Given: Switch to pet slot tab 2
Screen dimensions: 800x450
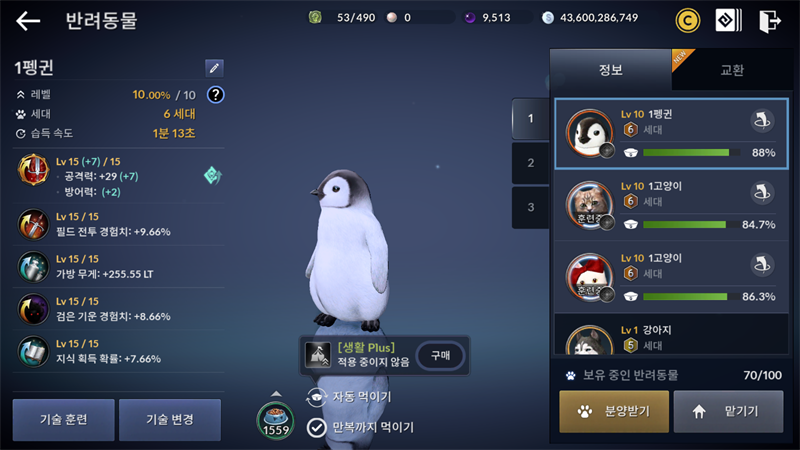Looking at the screenshot, I should [530, 163].
